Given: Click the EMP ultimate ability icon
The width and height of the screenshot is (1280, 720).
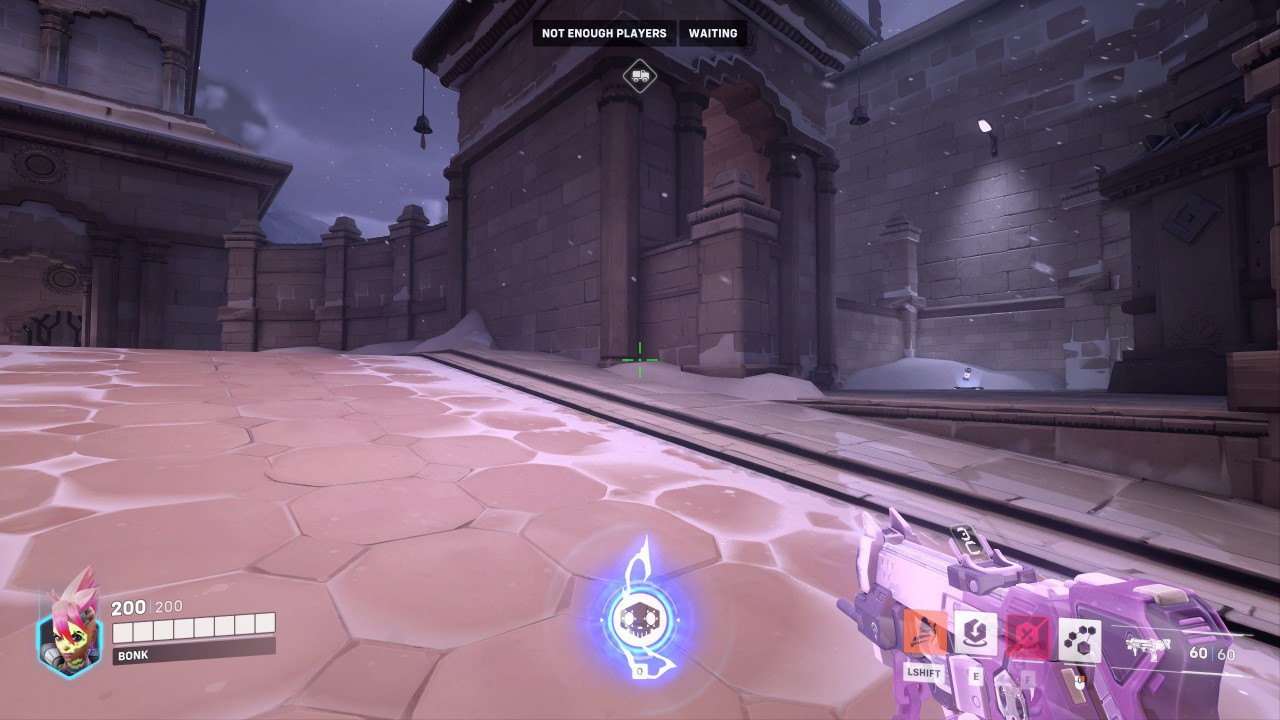Looking at the screenshot, I should point(1080,638).
